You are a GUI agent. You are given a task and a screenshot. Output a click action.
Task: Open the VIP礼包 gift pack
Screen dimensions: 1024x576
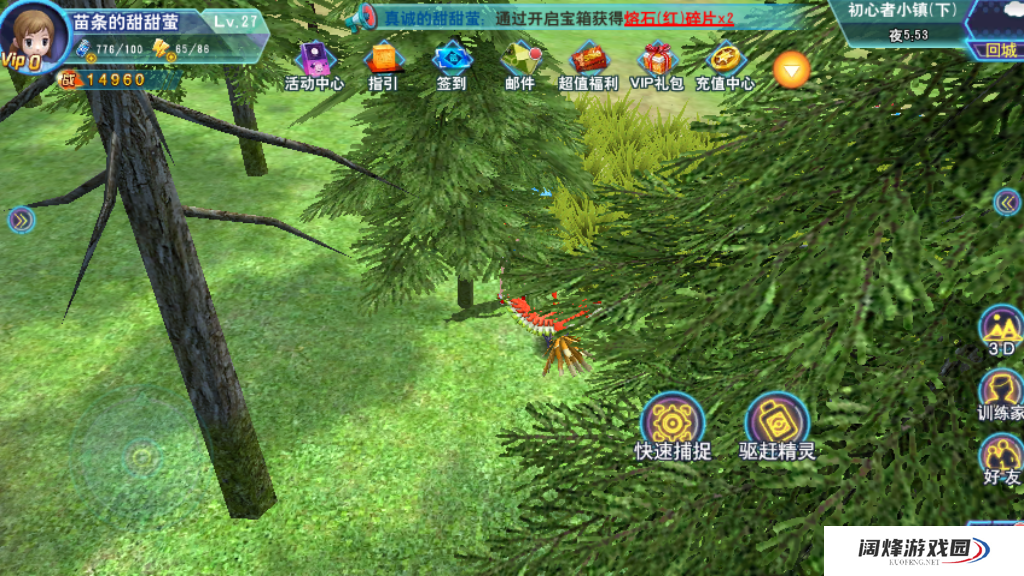pyautogui.click(x=656, y=64)
